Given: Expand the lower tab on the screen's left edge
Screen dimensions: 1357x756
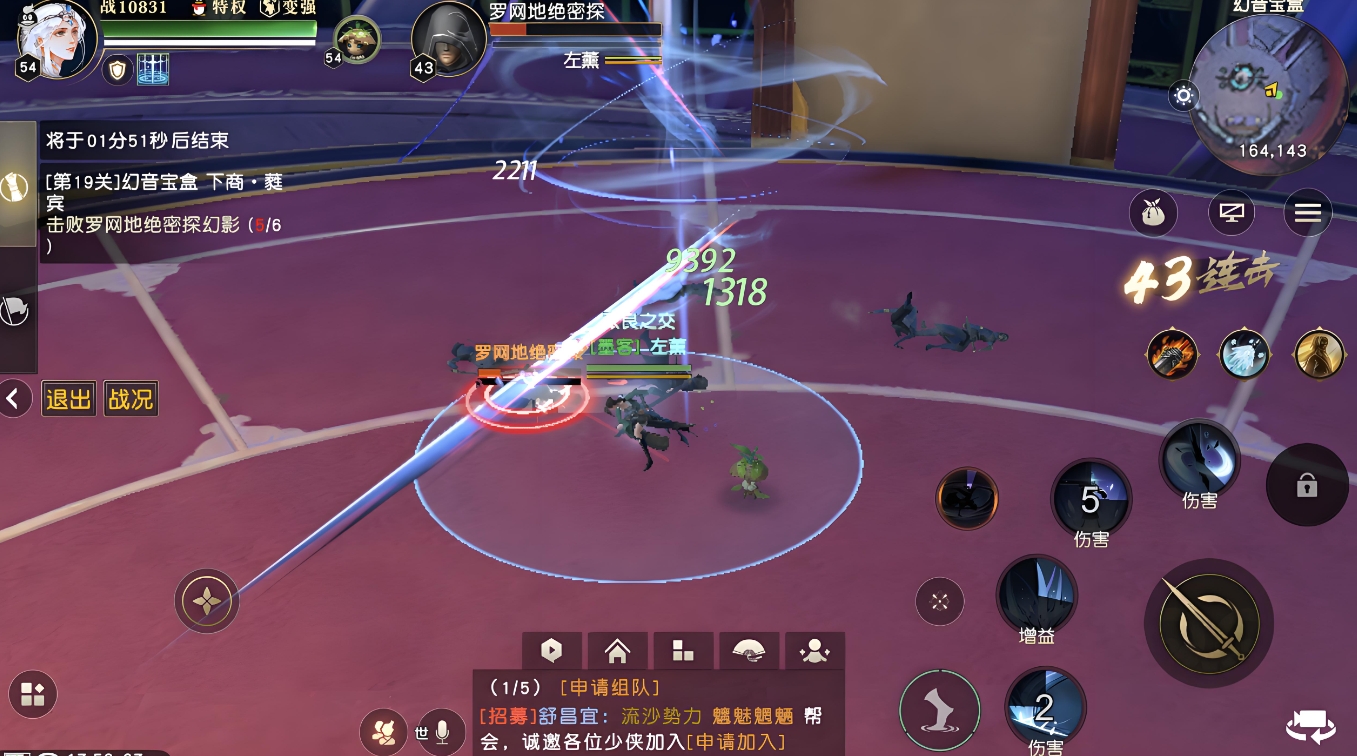Looking at the screenshot, I should [14, 310].
